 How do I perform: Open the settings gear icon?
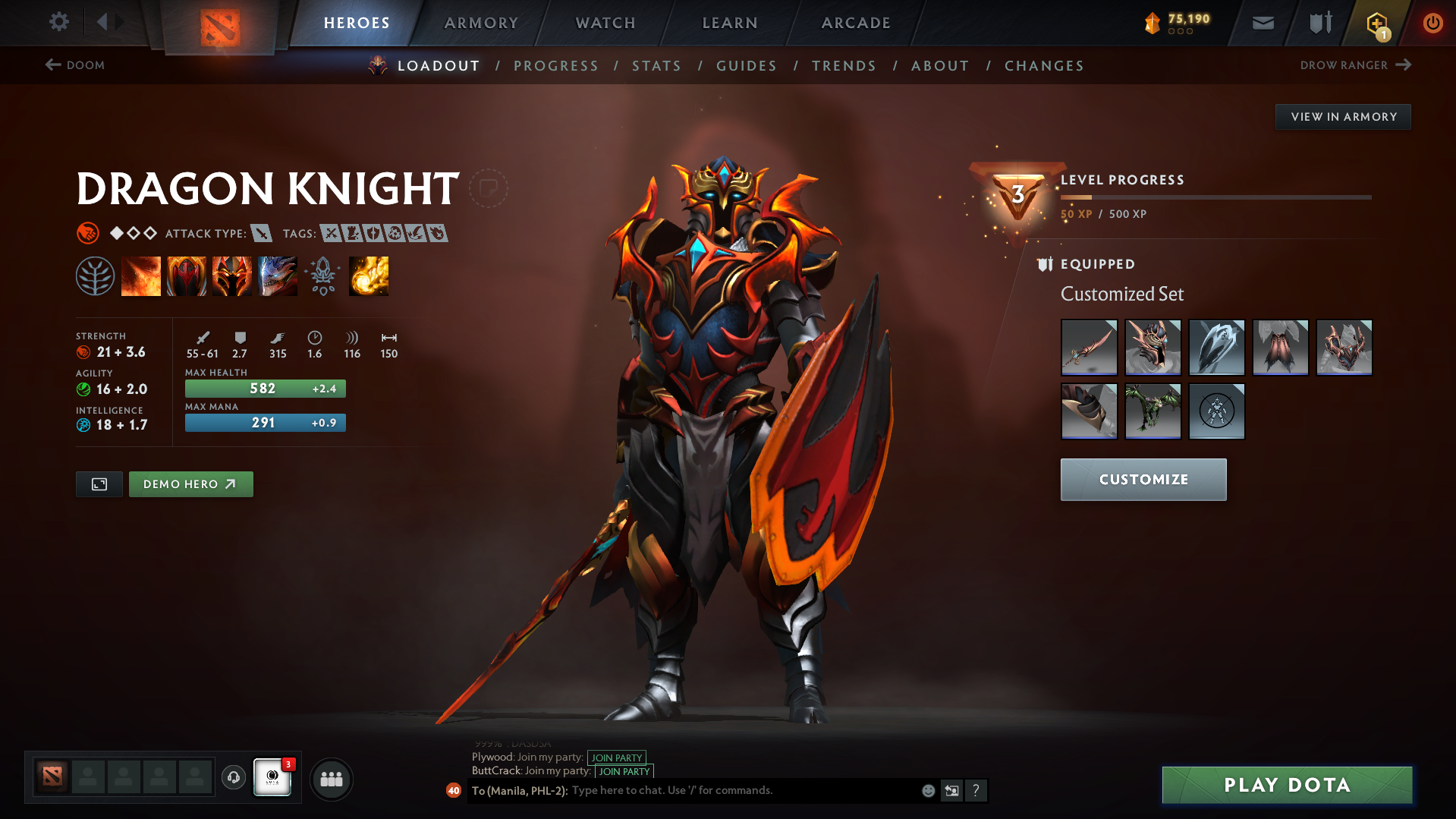(x=58, y=22)
